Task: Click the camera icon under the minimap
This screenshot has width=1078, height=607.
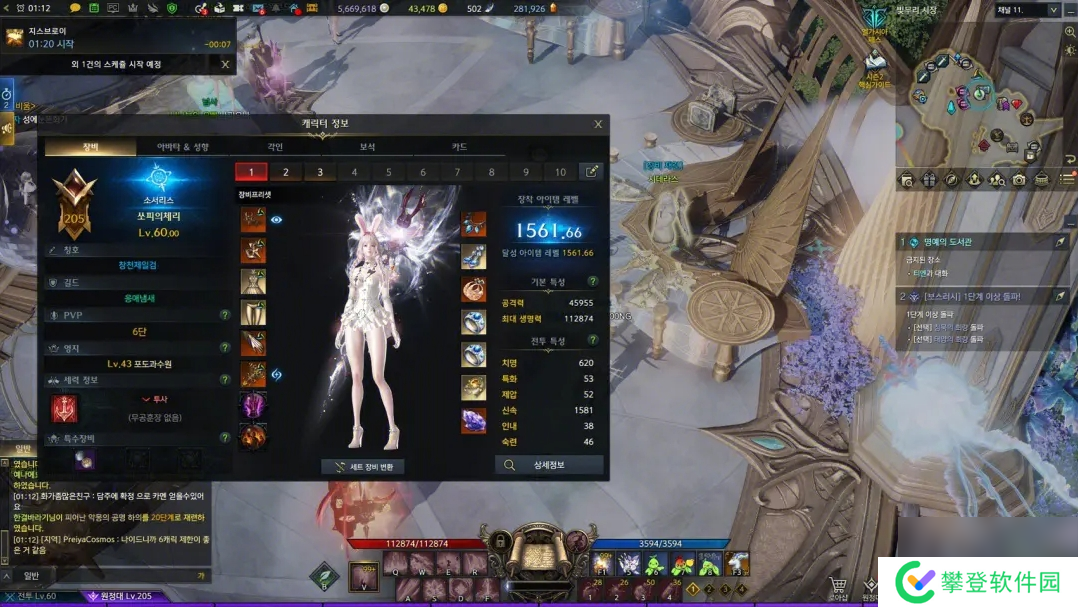Action: tap(1019, 180)
